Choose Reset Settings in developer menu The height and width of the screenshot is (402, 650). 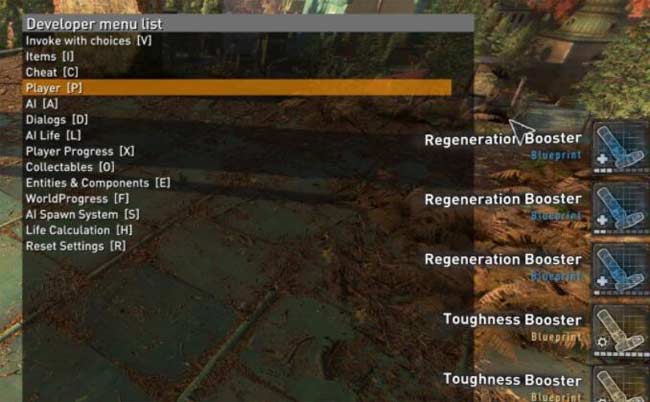75,246
